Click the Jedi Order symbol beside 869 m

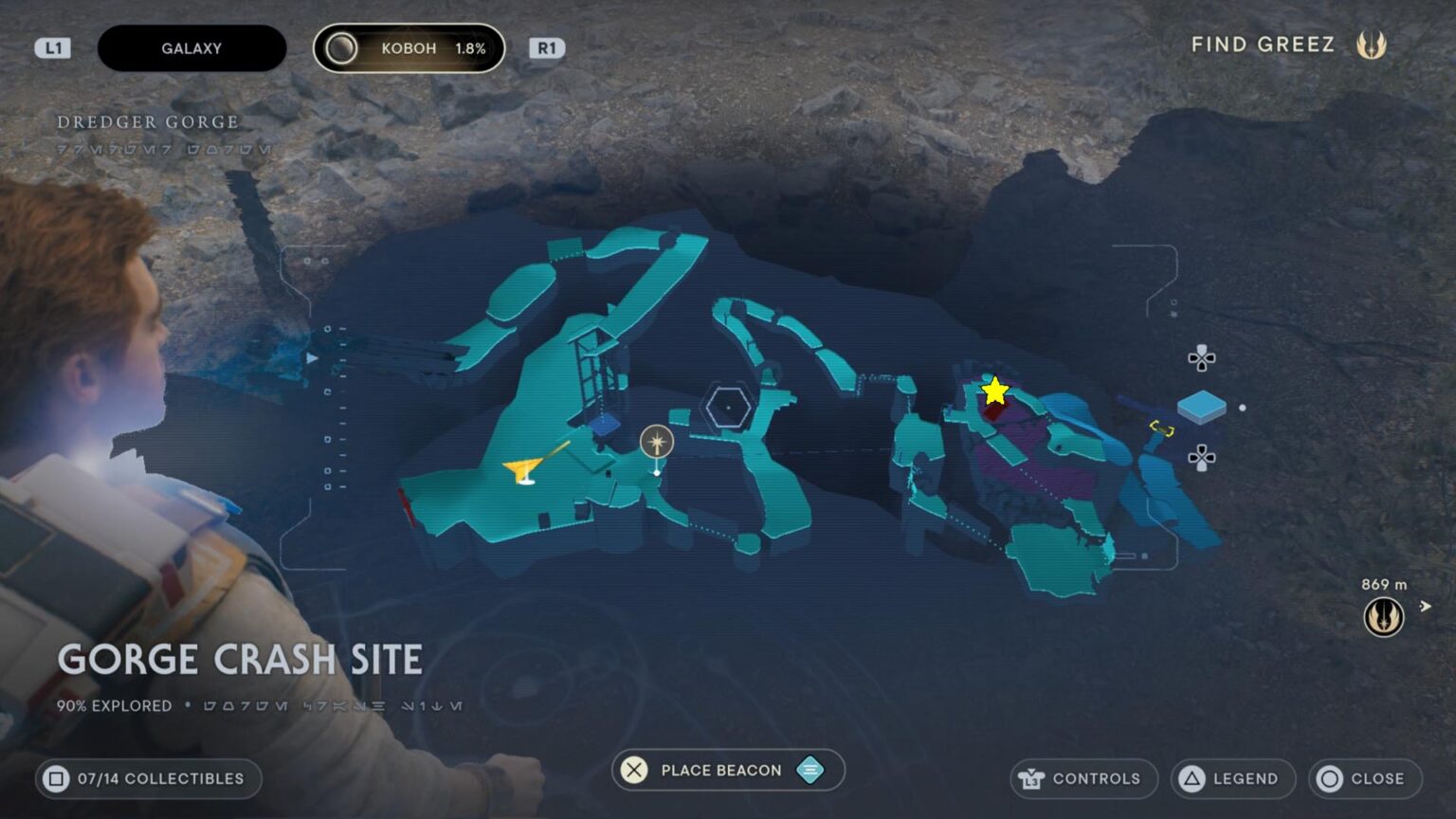tap(1384, 616)
